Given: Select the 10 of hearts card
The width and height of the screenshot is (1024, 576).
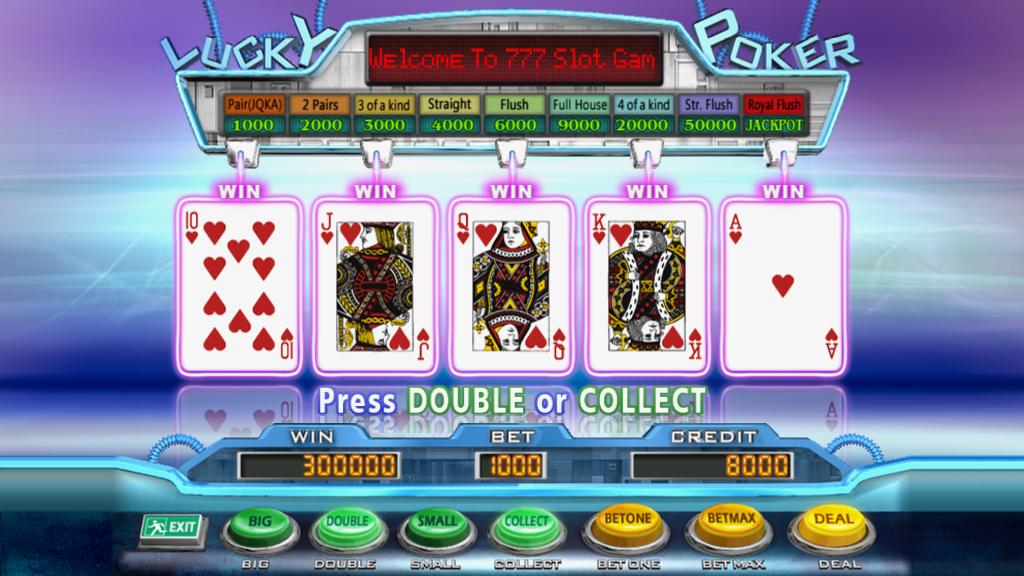Looking at the screenshot, I should pyautogui.click(x=240, y=285).
